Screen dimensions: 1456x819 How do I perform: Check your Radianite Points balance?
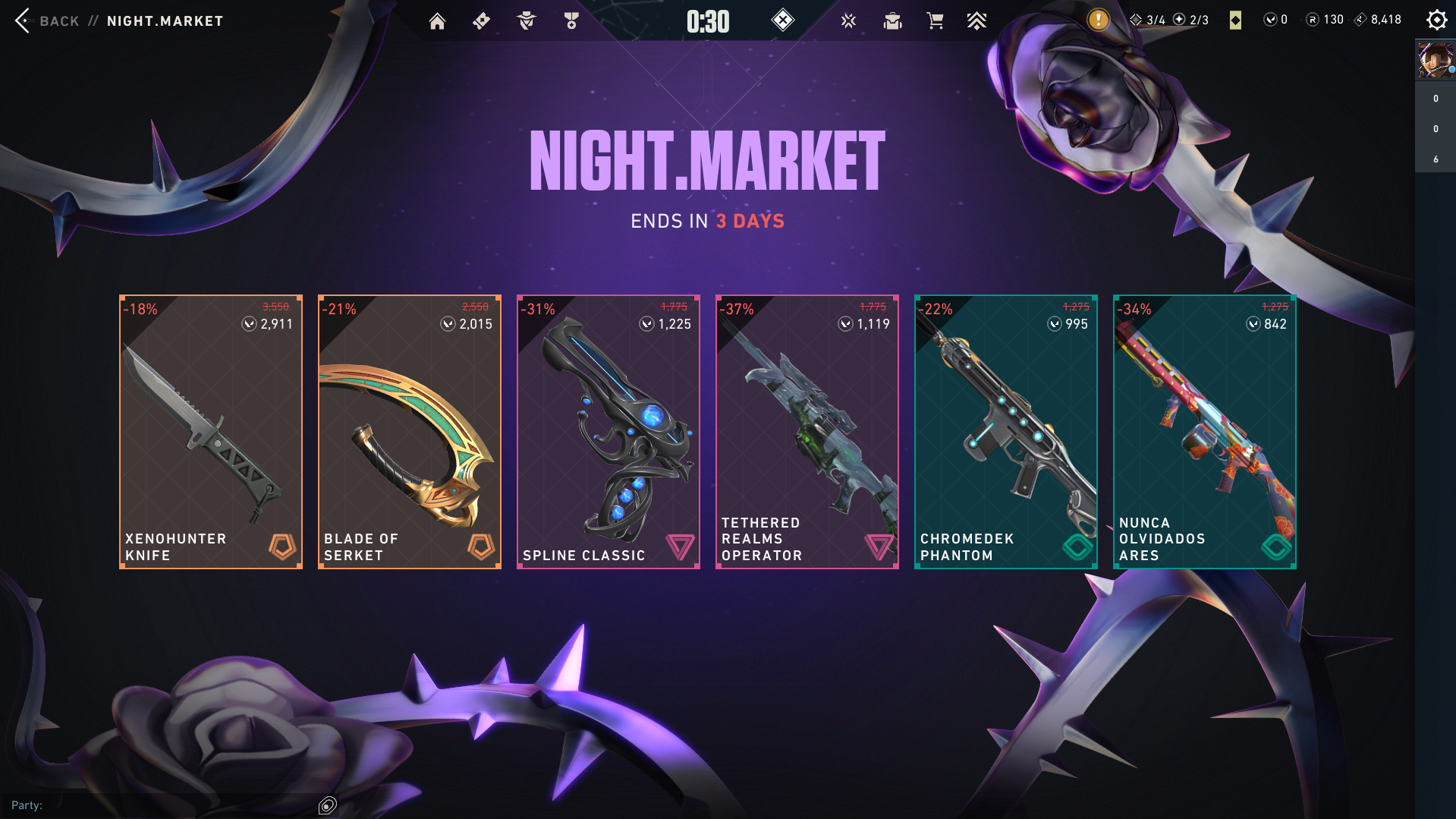[1325, 20]
